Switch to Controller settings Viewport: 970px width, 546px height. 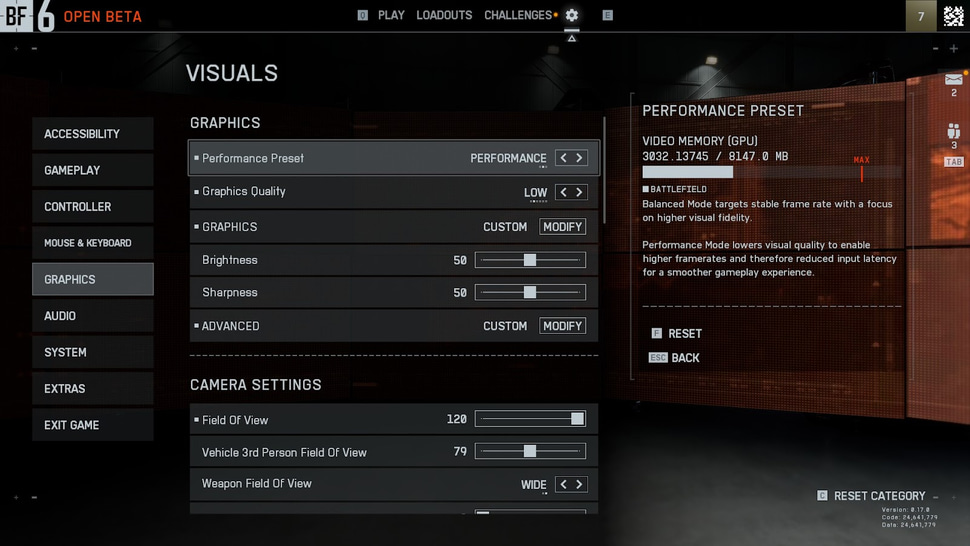pos(92,207)
